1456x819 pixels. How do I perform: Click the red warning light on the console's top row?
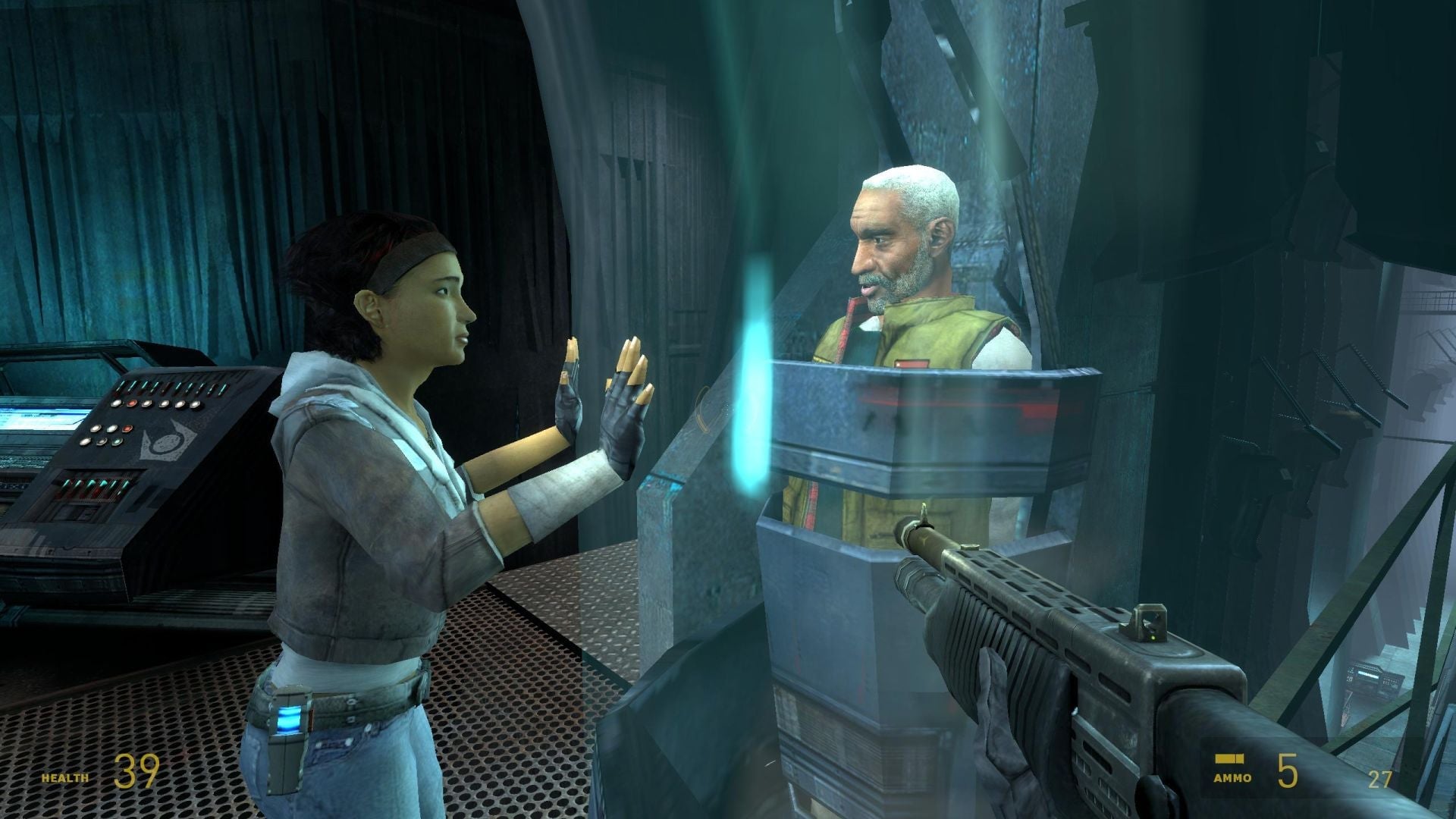(132, 403)
